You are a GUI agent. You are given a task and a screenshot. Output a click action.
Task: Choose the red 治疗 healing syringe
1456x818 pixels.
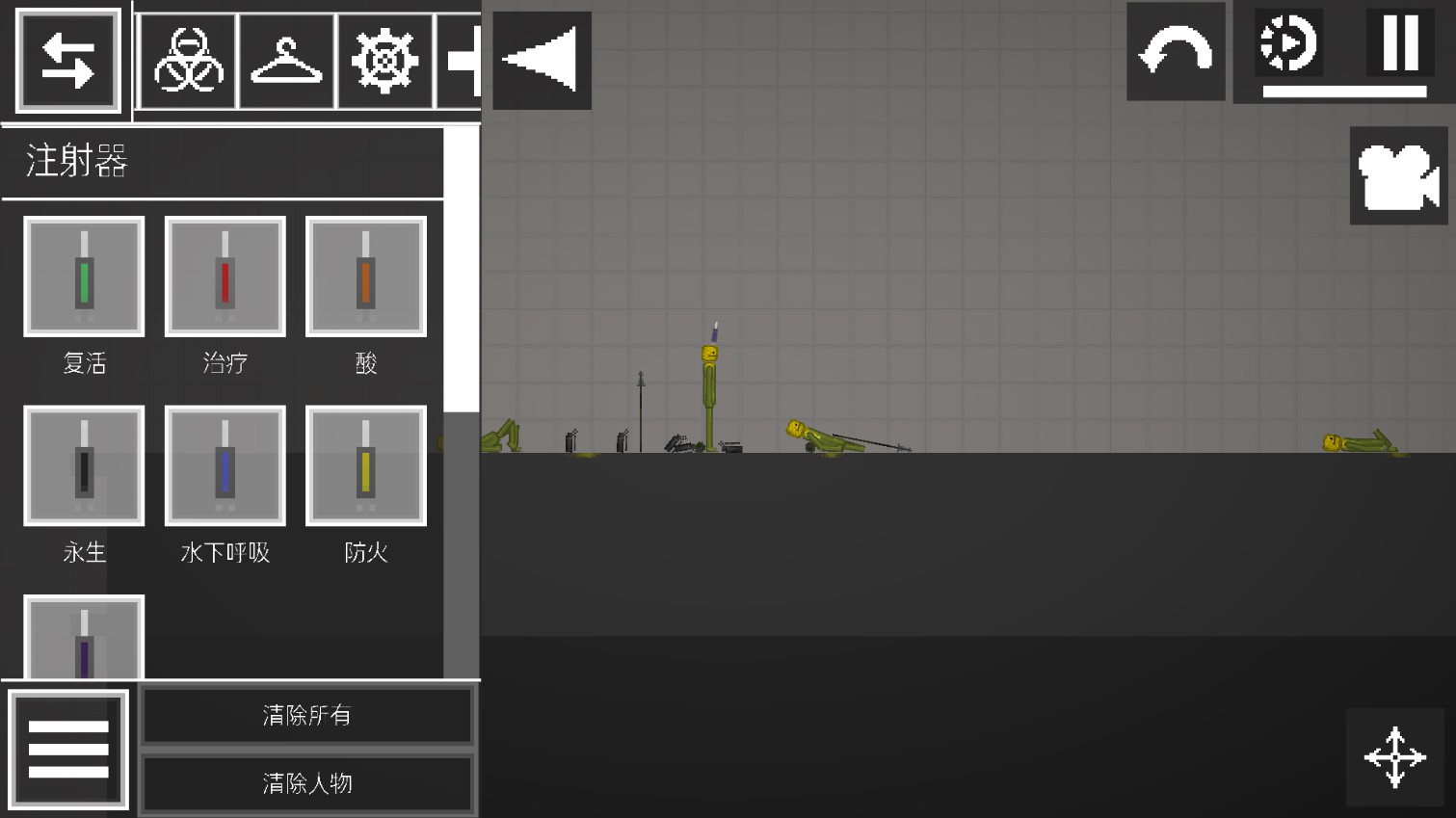[x=225, y=277]
